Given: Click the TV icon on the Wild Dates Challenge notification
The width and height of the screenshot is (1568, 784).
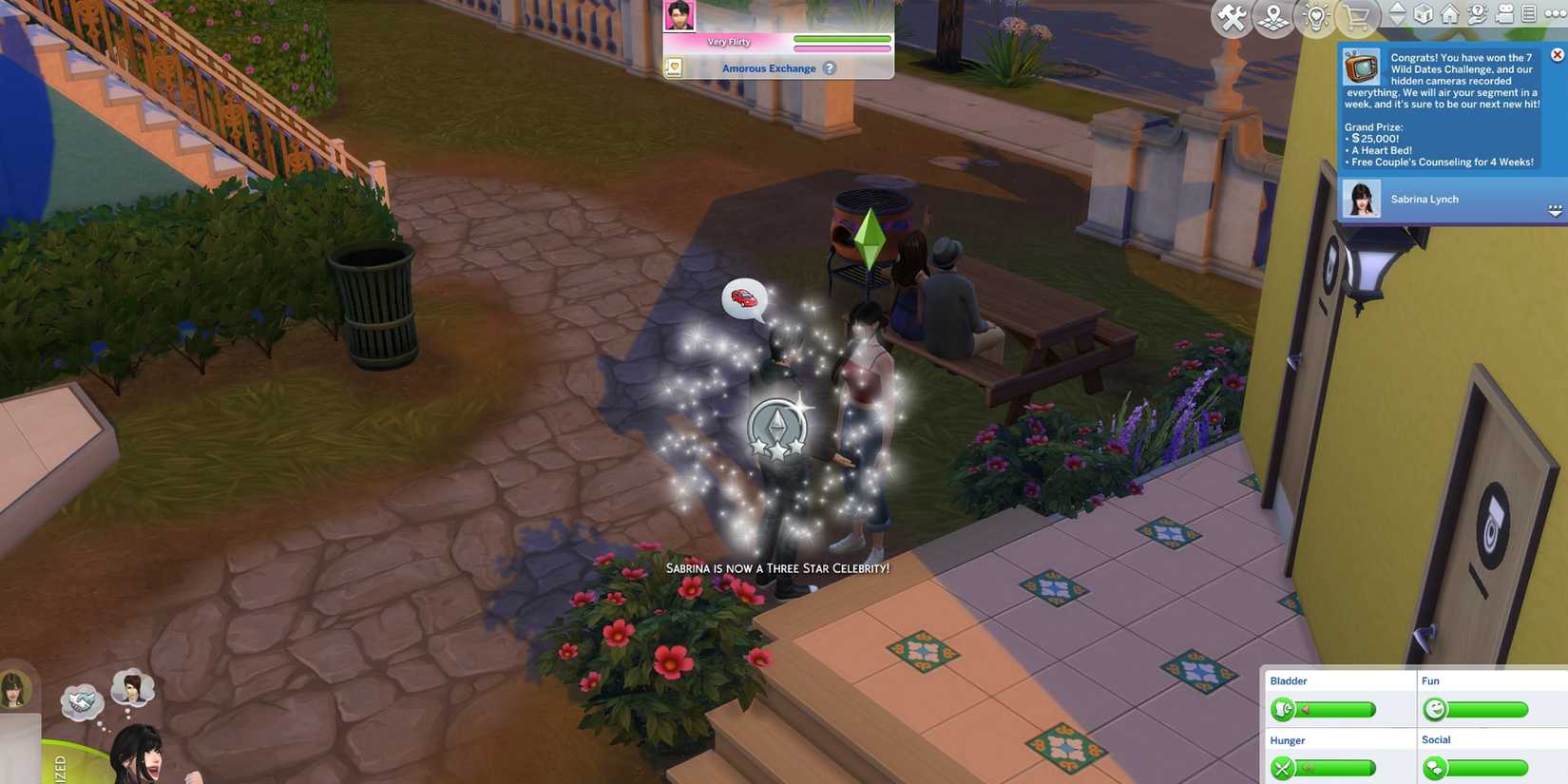Looking at the screenshot, I should (x=1363, y=68).
